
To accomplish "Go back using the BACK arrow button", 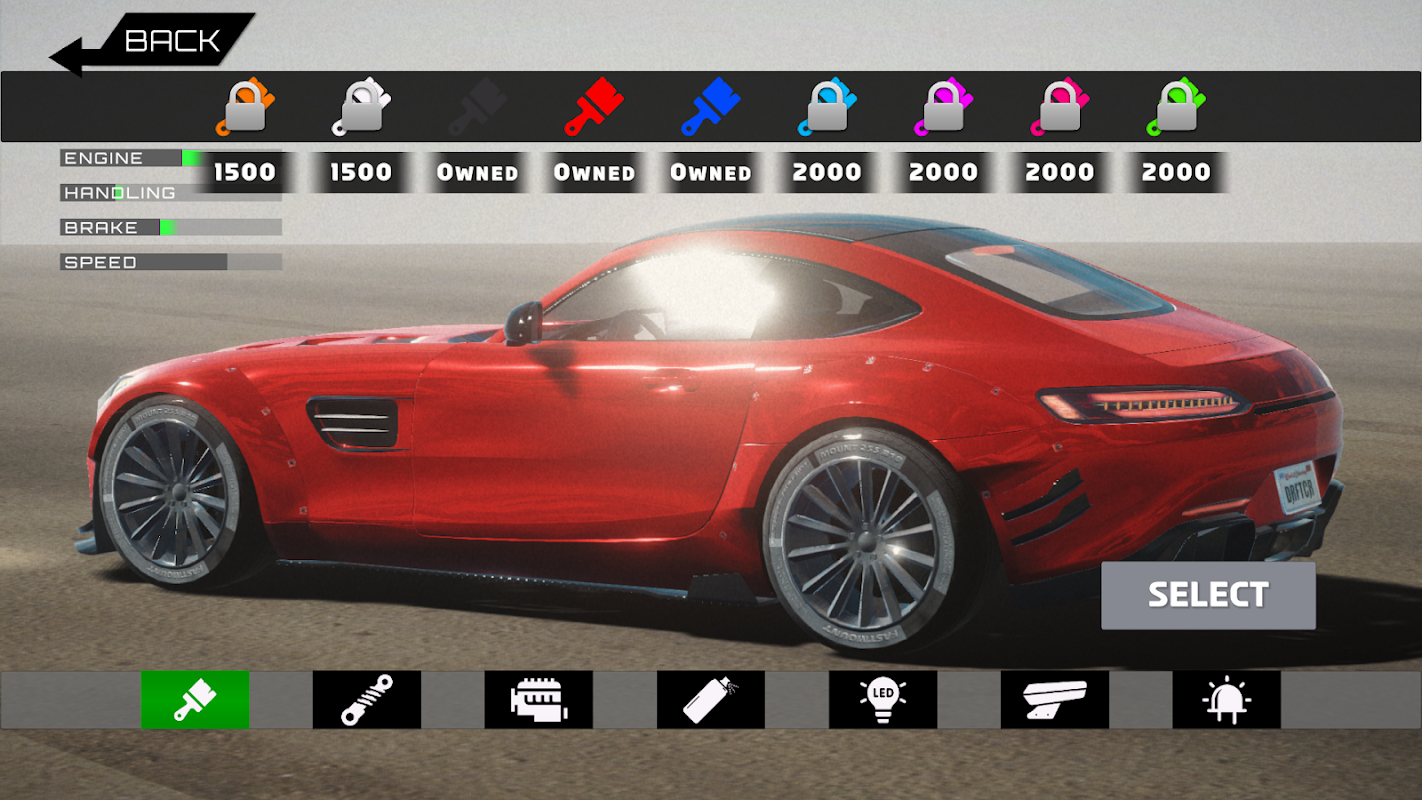I will click(x=150, y=43).
